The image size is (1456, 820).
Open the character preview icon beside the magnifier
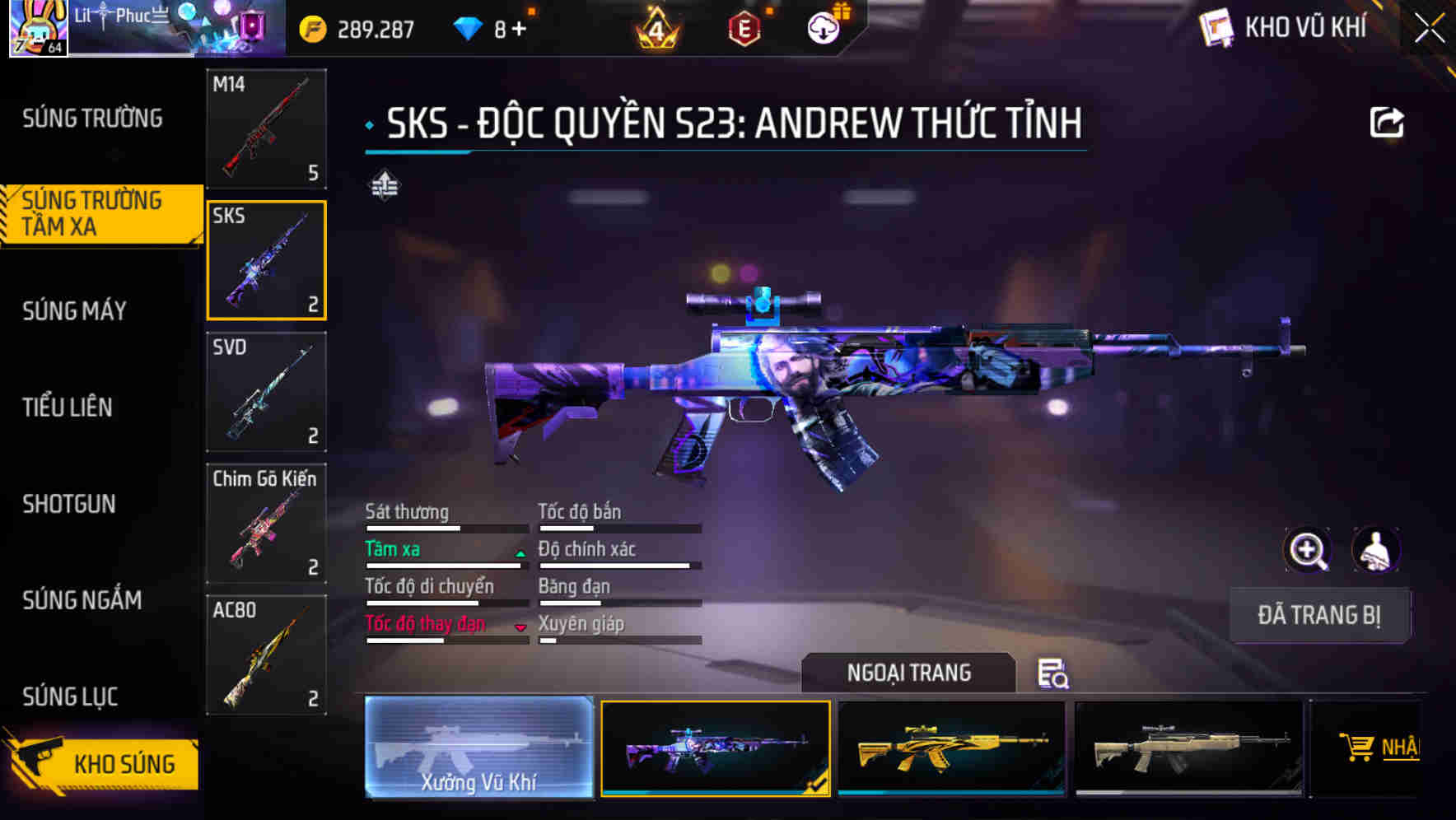coord(1375,550)
